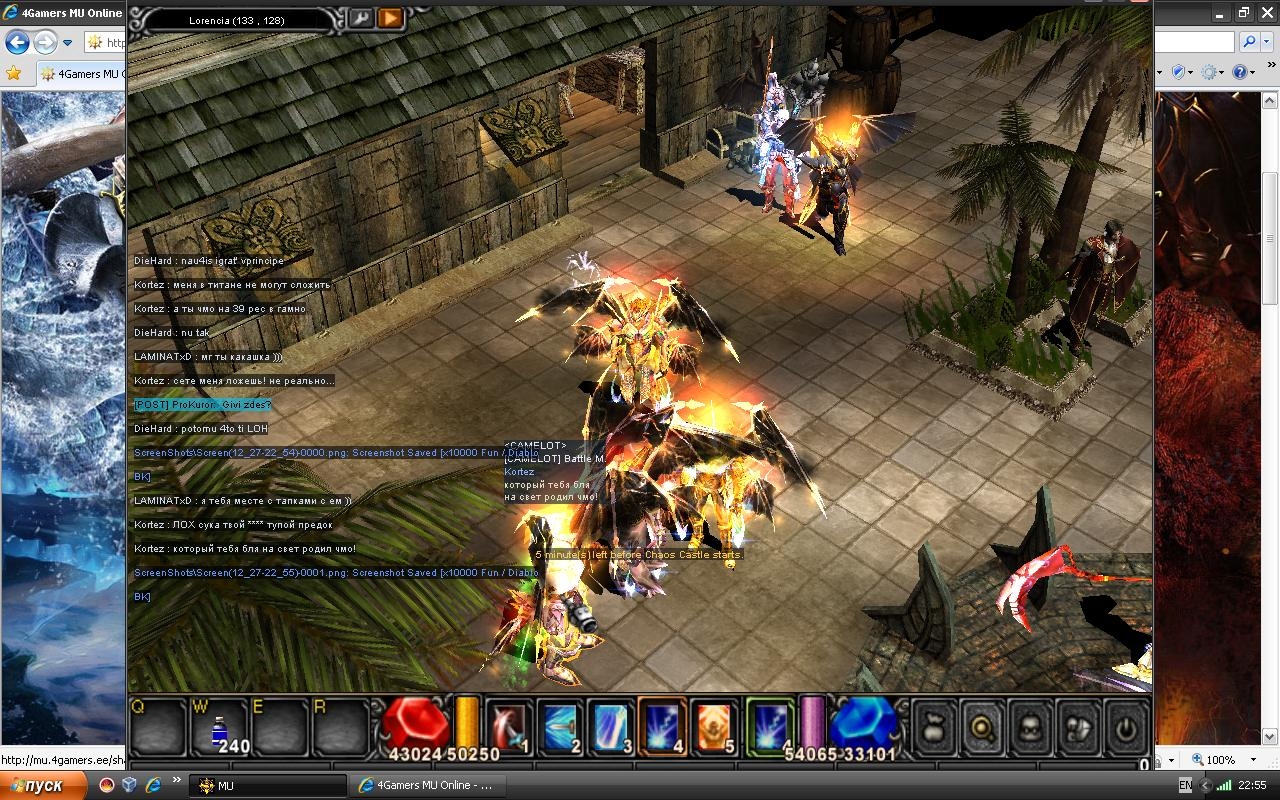
Task: Use the blue mana potion in slot W
Action: coord(221,727)
